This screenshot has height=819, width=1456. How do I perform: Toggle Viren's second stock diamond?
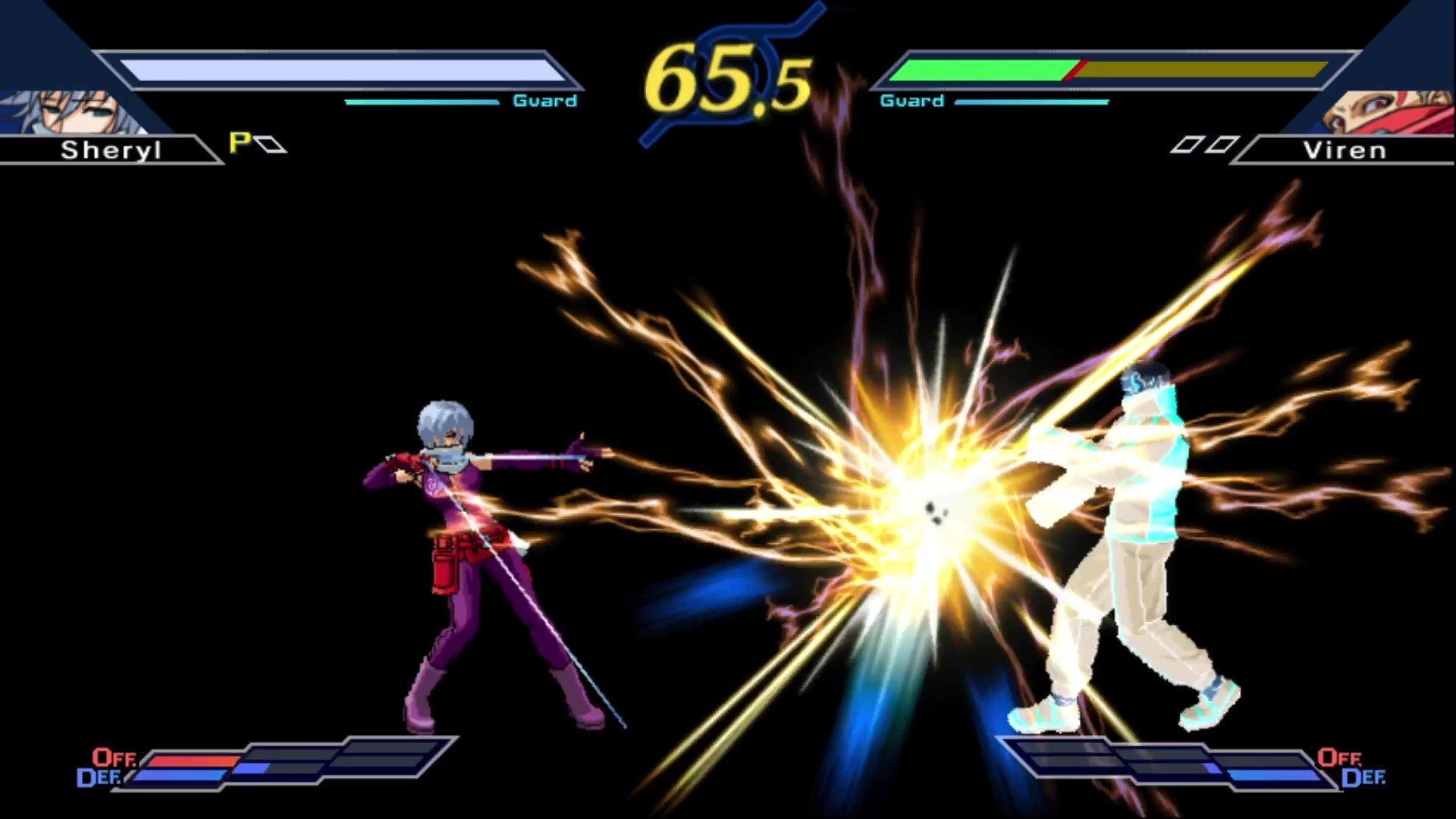tap(1222, 144)
